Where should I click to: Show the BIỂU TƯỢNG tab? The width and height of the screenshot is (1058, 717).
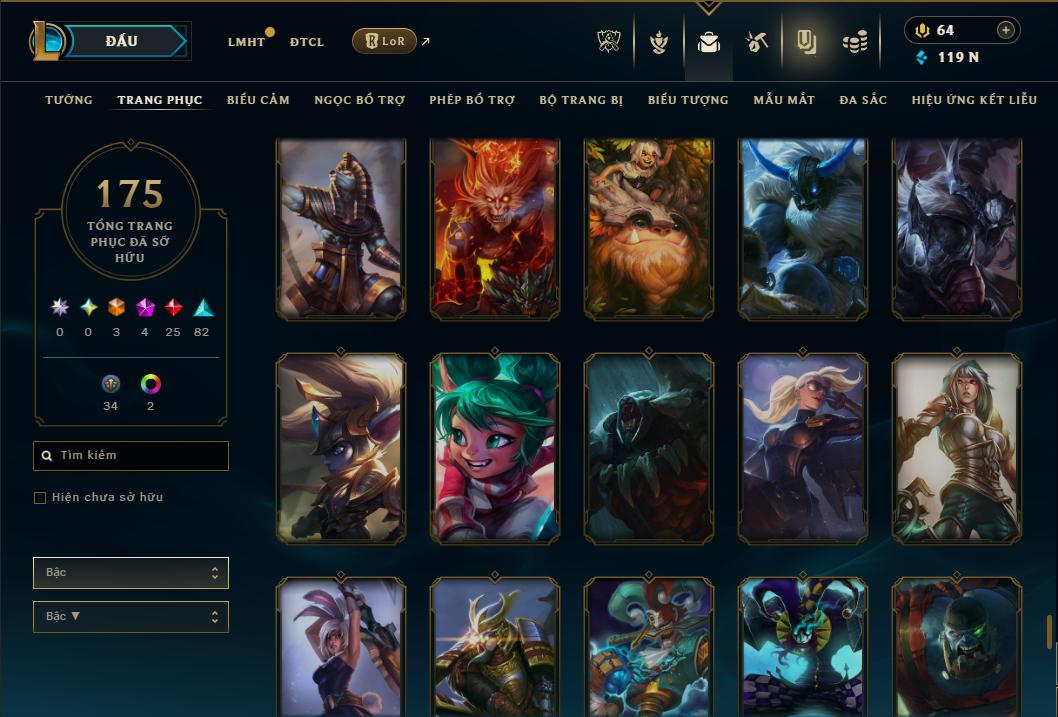pyautogui.click(x=688, y=100)
